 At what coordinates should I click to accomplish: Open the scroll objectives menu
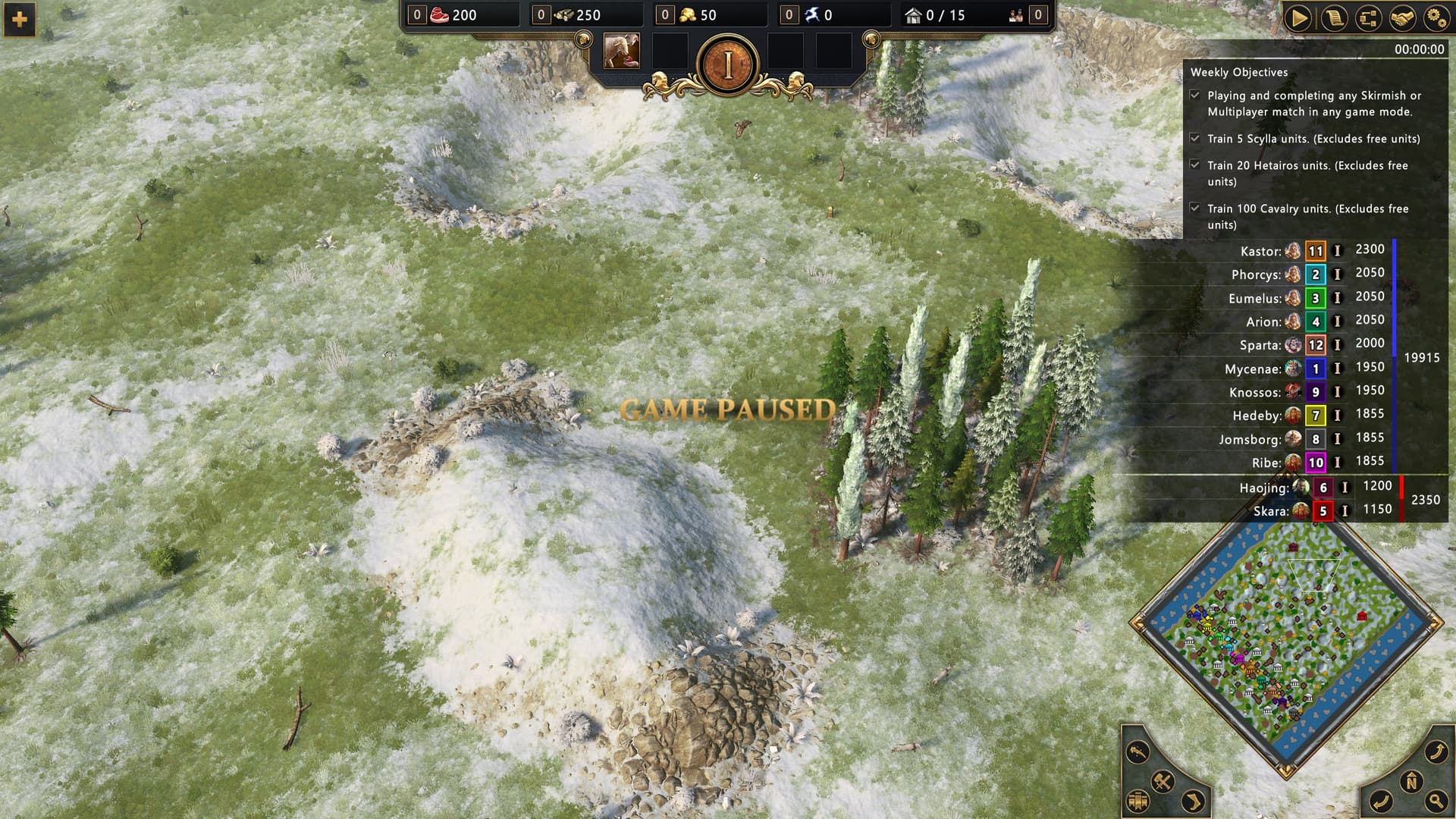point(1333,17)
